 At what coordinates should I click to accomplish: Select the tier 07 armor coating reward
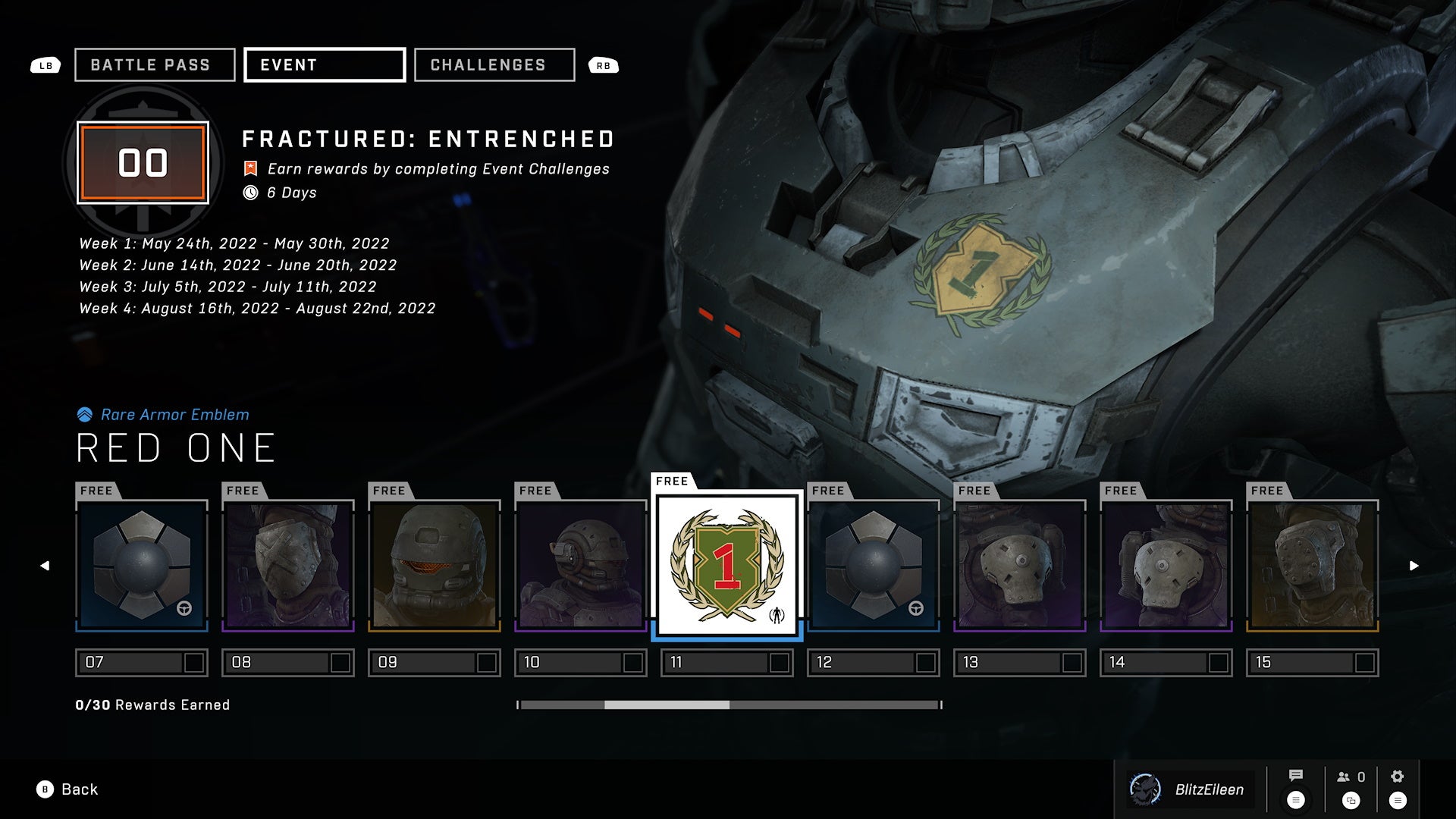point(142,565)
